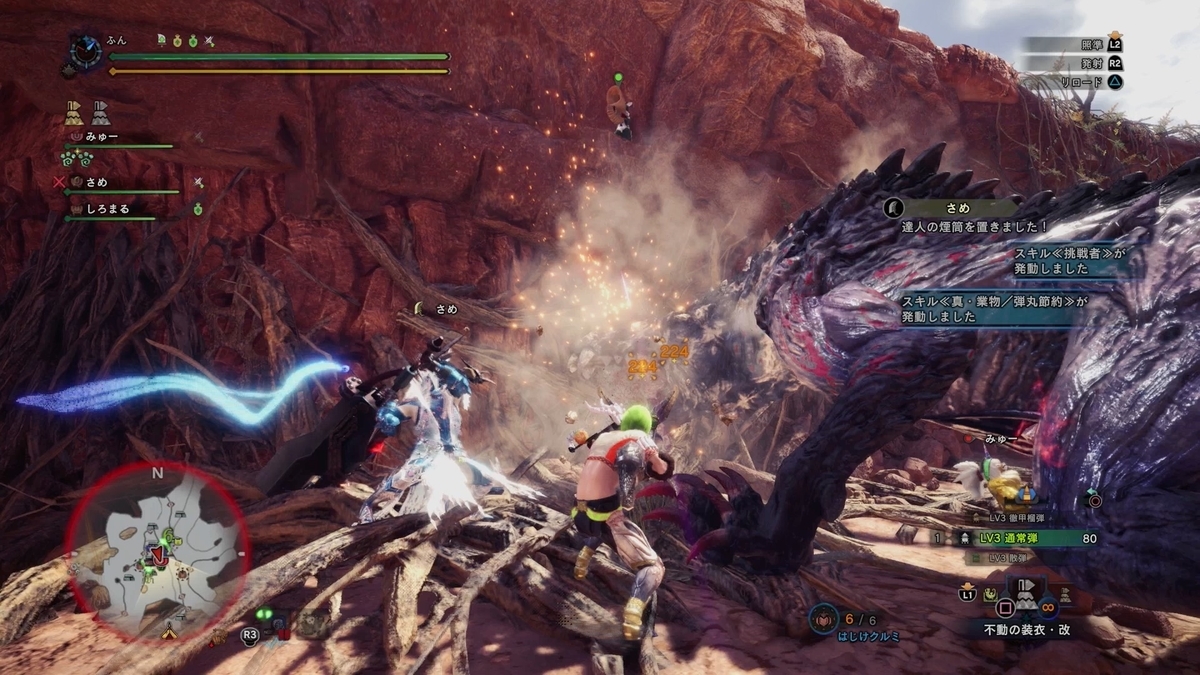Select the LV3 通常弾 ammo entry

[x=1030, y=538]
